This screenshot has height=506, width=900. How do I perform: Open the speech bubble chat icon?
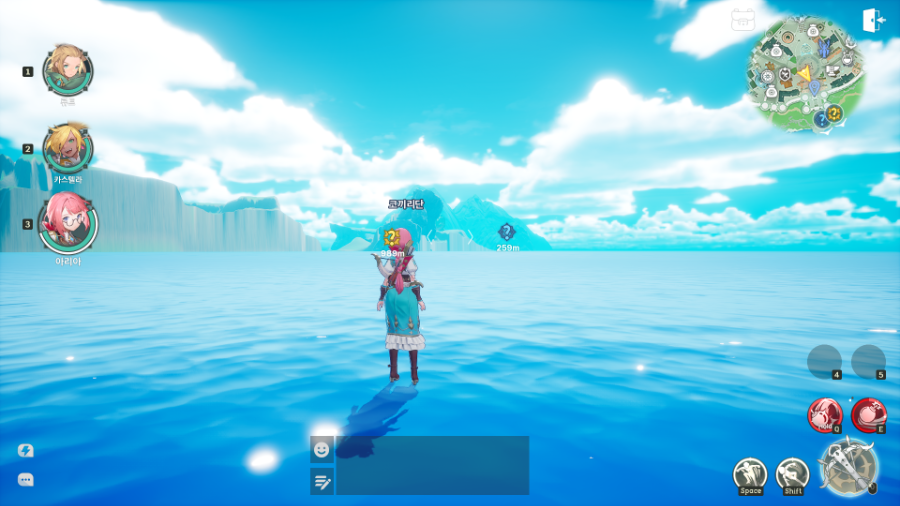point(26,480)
